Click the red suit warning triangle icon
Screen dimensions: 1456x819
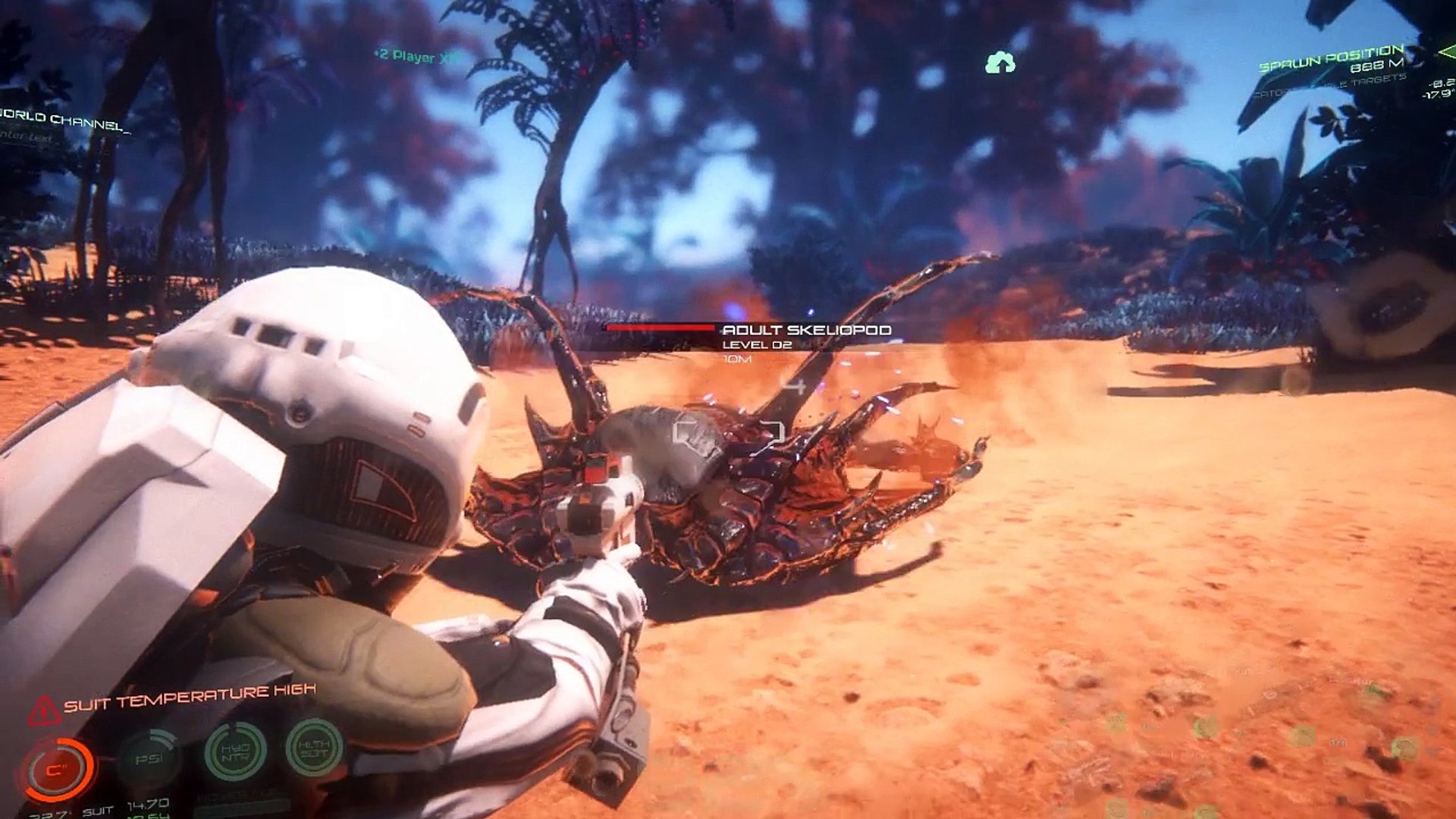44,711
